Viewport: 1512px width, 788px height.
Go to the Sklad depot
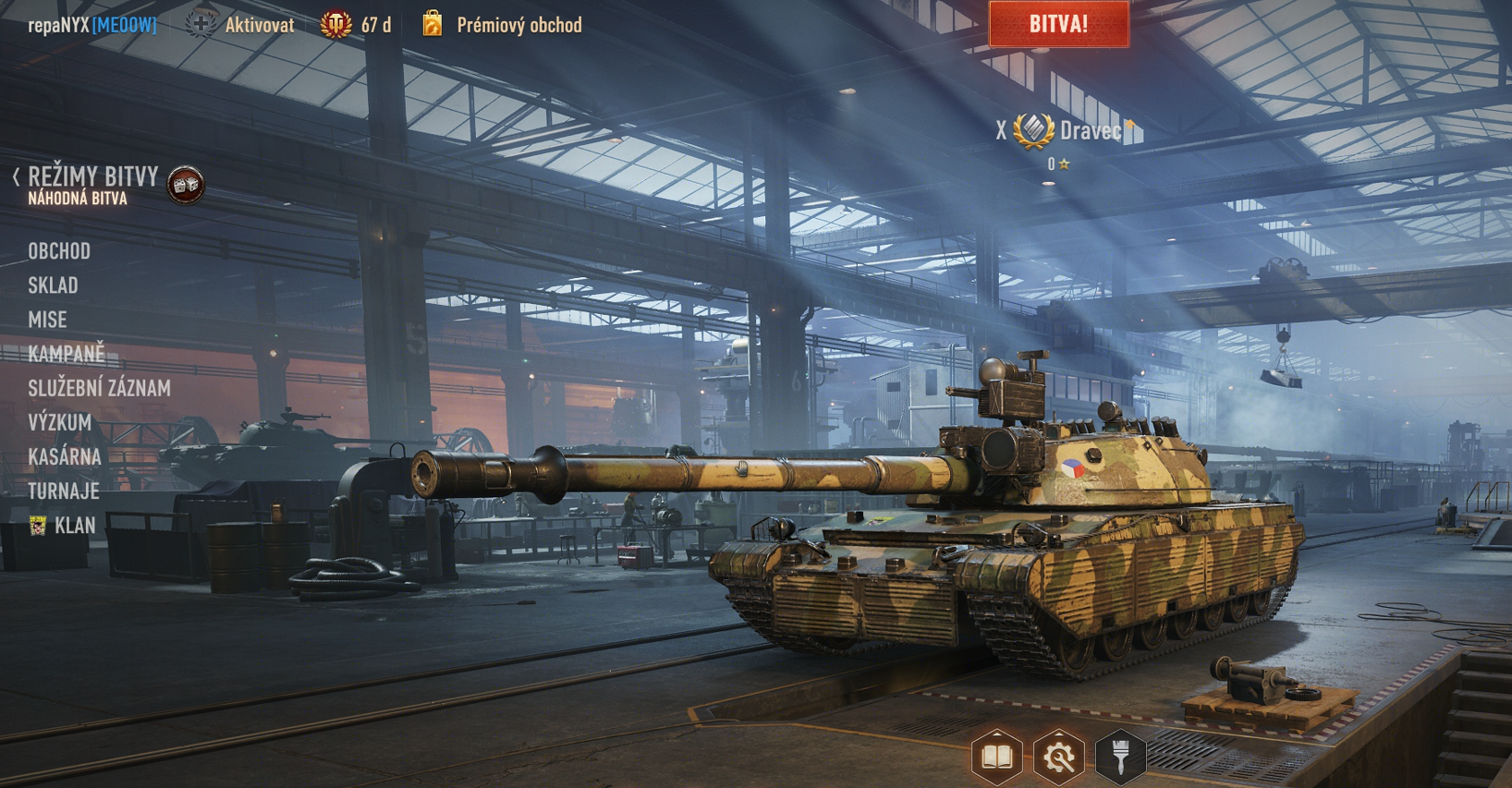point(53,285)
